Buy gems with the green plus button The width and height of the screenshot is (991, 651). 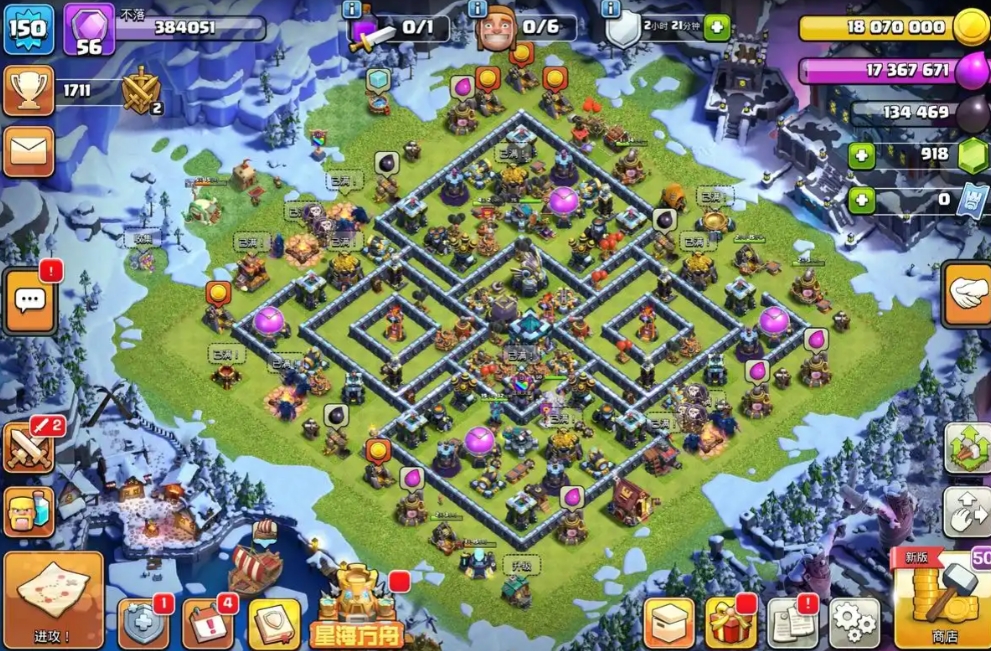(861, 155)
